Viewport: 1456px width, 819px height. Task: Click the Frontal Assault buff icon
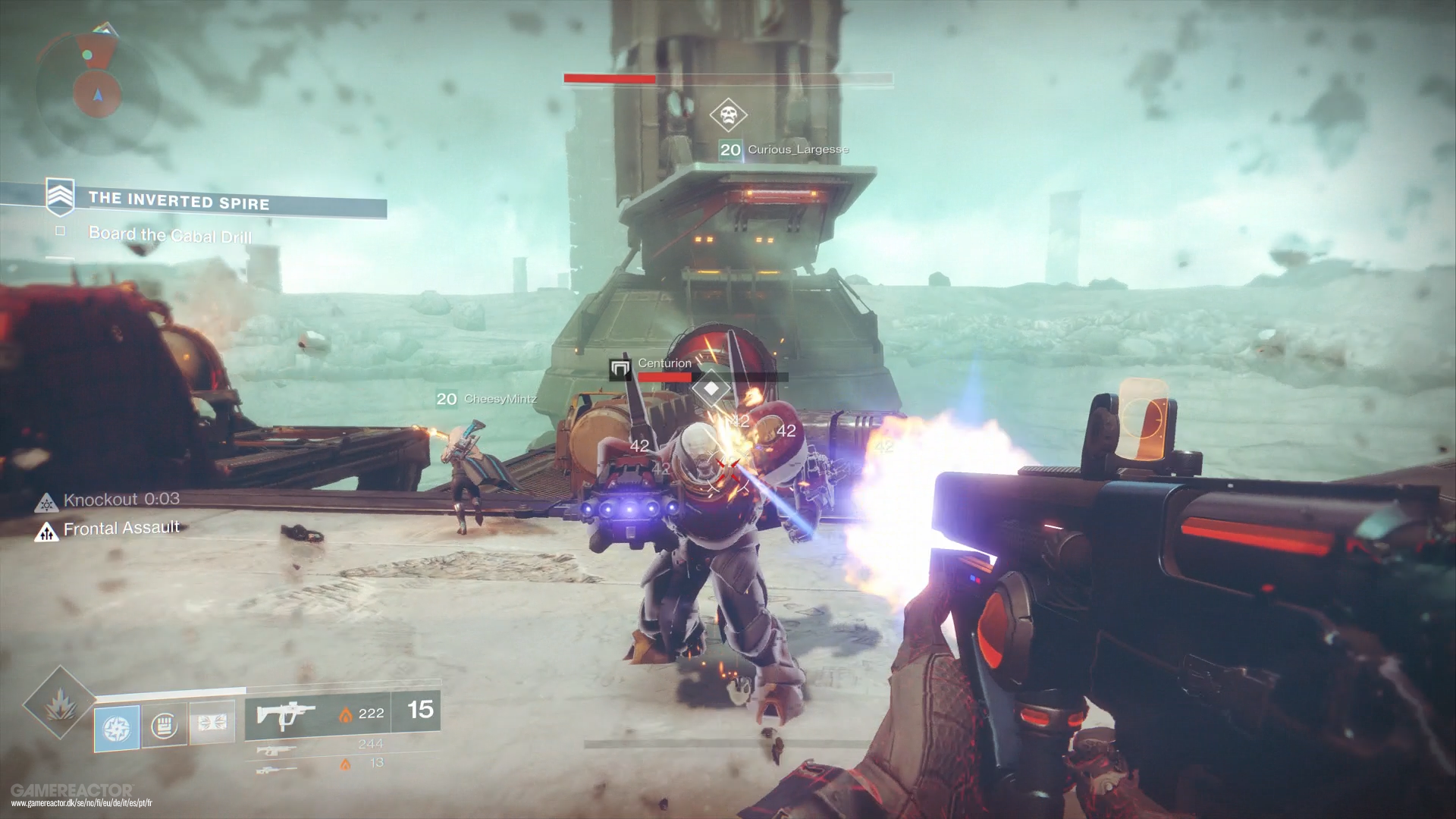point(47,531)
